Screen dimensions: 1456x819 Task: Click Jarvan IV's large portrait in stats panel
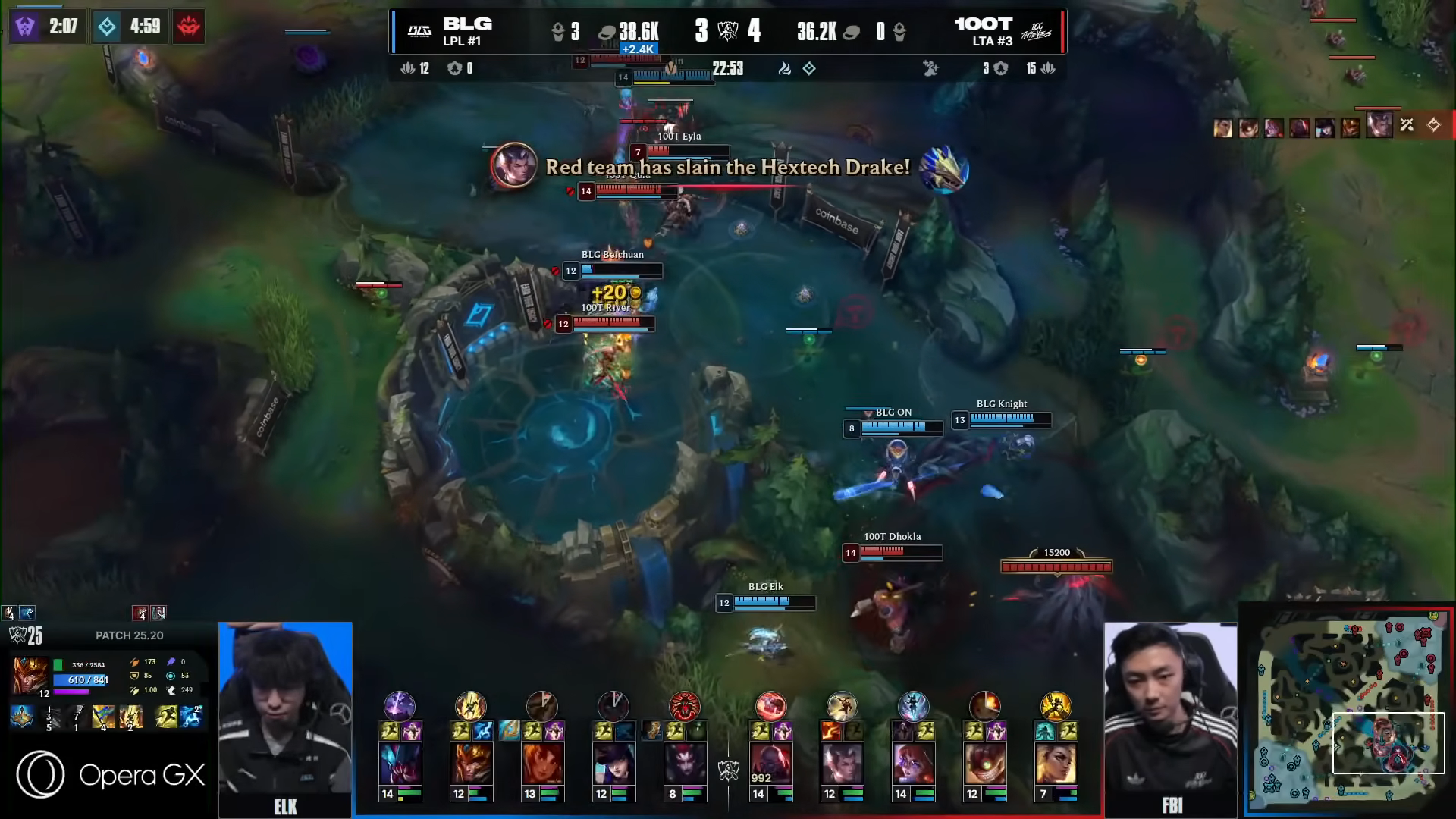coord(30,675)
